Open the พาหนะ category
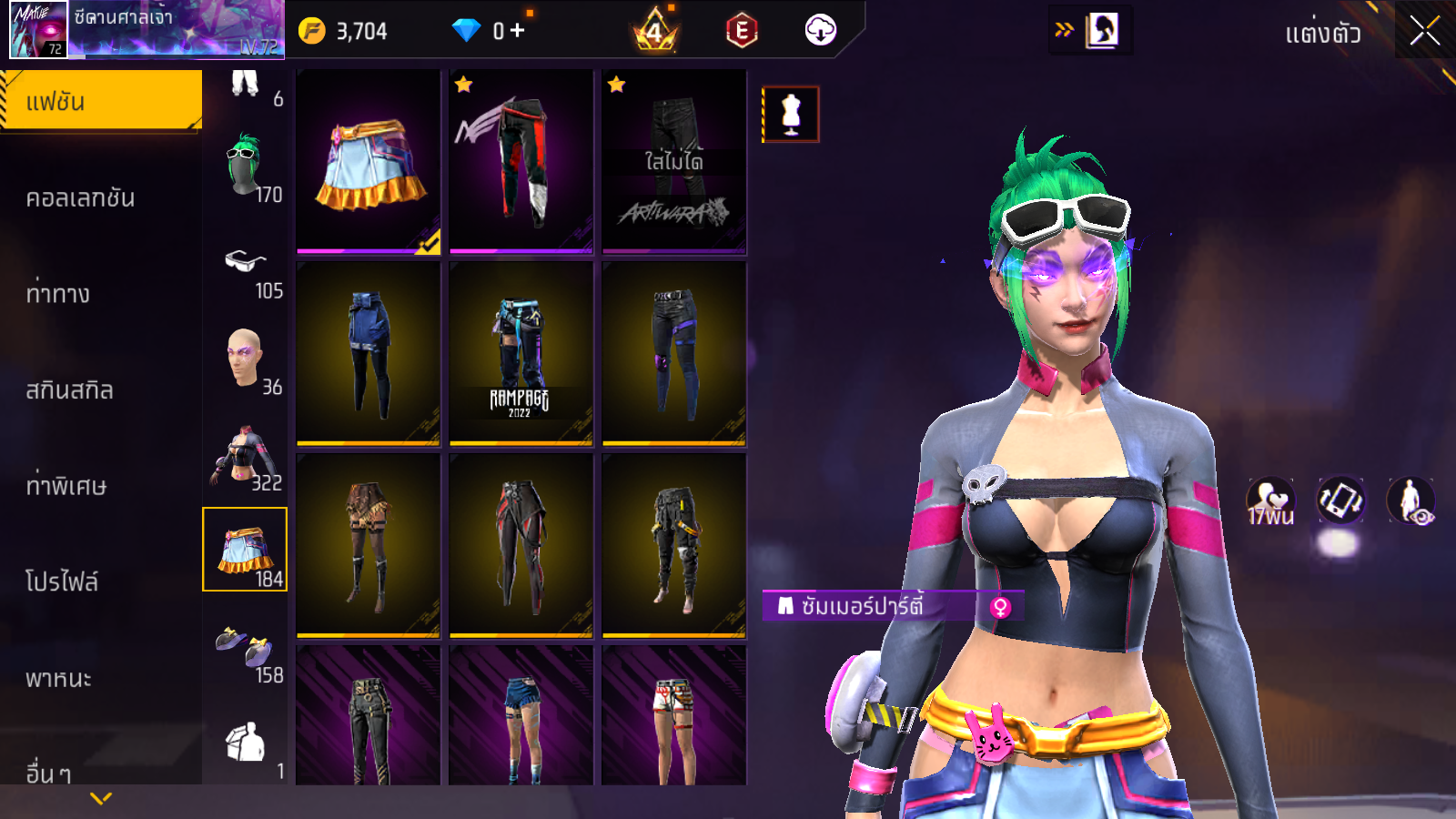Image resolution: width=1456 pixels, height=819 pixels. coord(58,678)
